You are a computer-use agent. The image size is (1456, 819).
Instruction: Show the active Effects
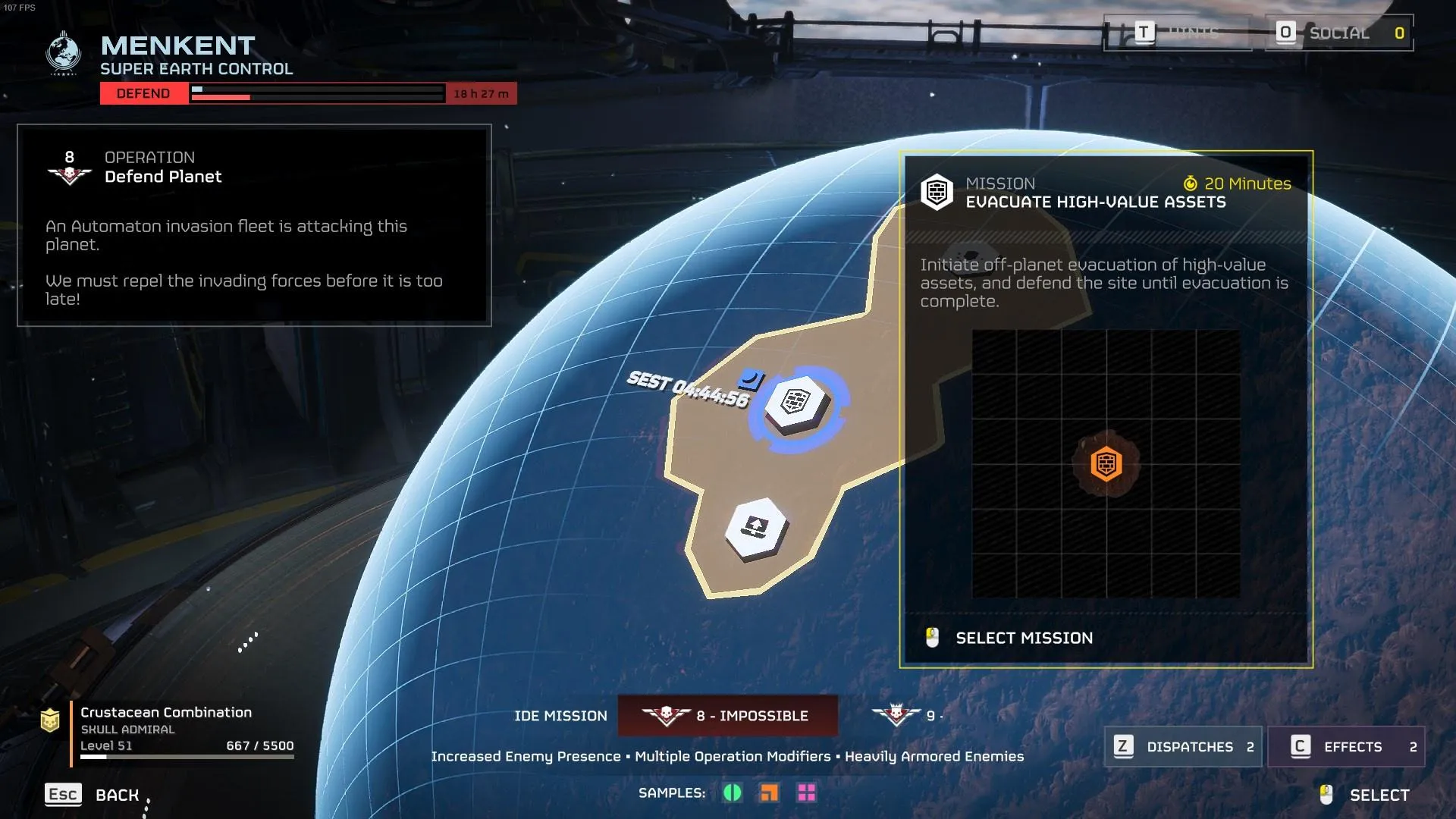(x=1346, y=747)
